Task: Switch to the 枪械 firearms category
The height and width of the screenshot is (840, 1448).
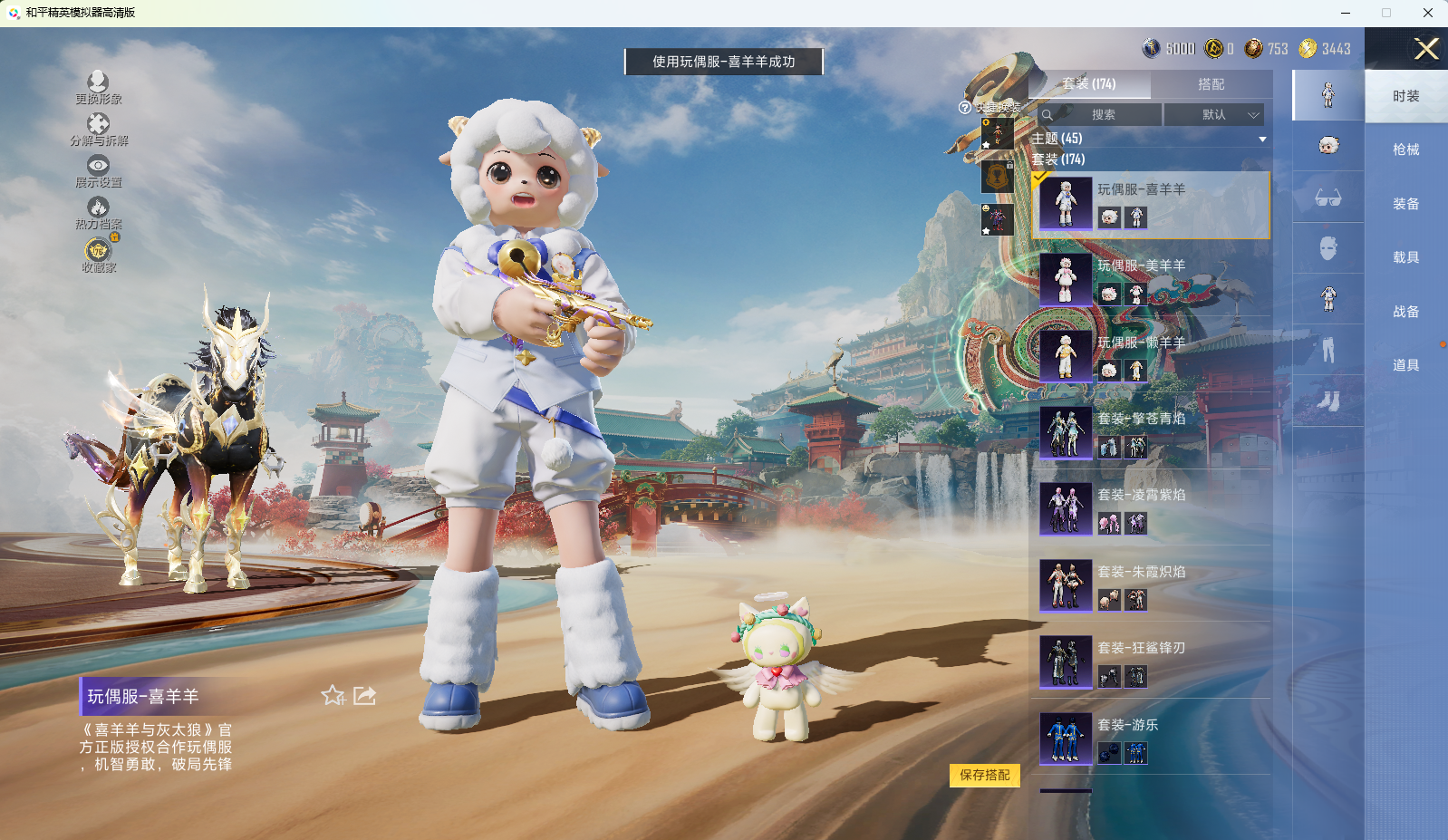Action: click(x=1405, y=150)
